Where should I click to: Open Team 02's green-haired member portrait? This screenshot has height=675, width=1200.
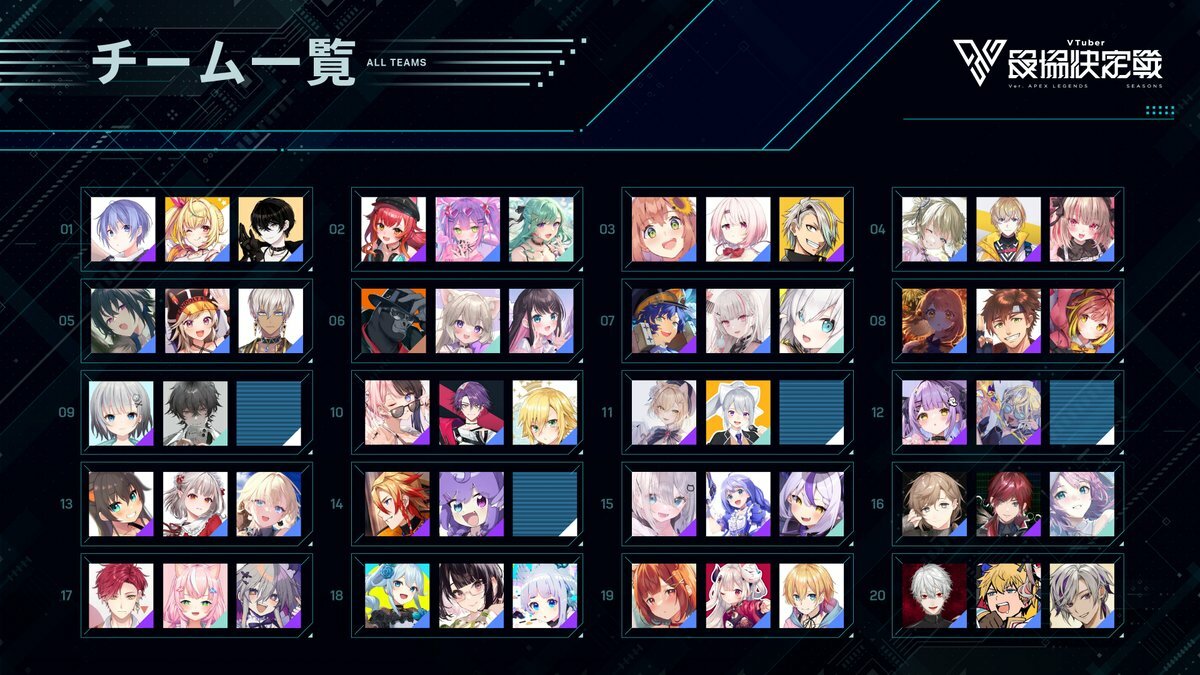click(x=541, y=229)
